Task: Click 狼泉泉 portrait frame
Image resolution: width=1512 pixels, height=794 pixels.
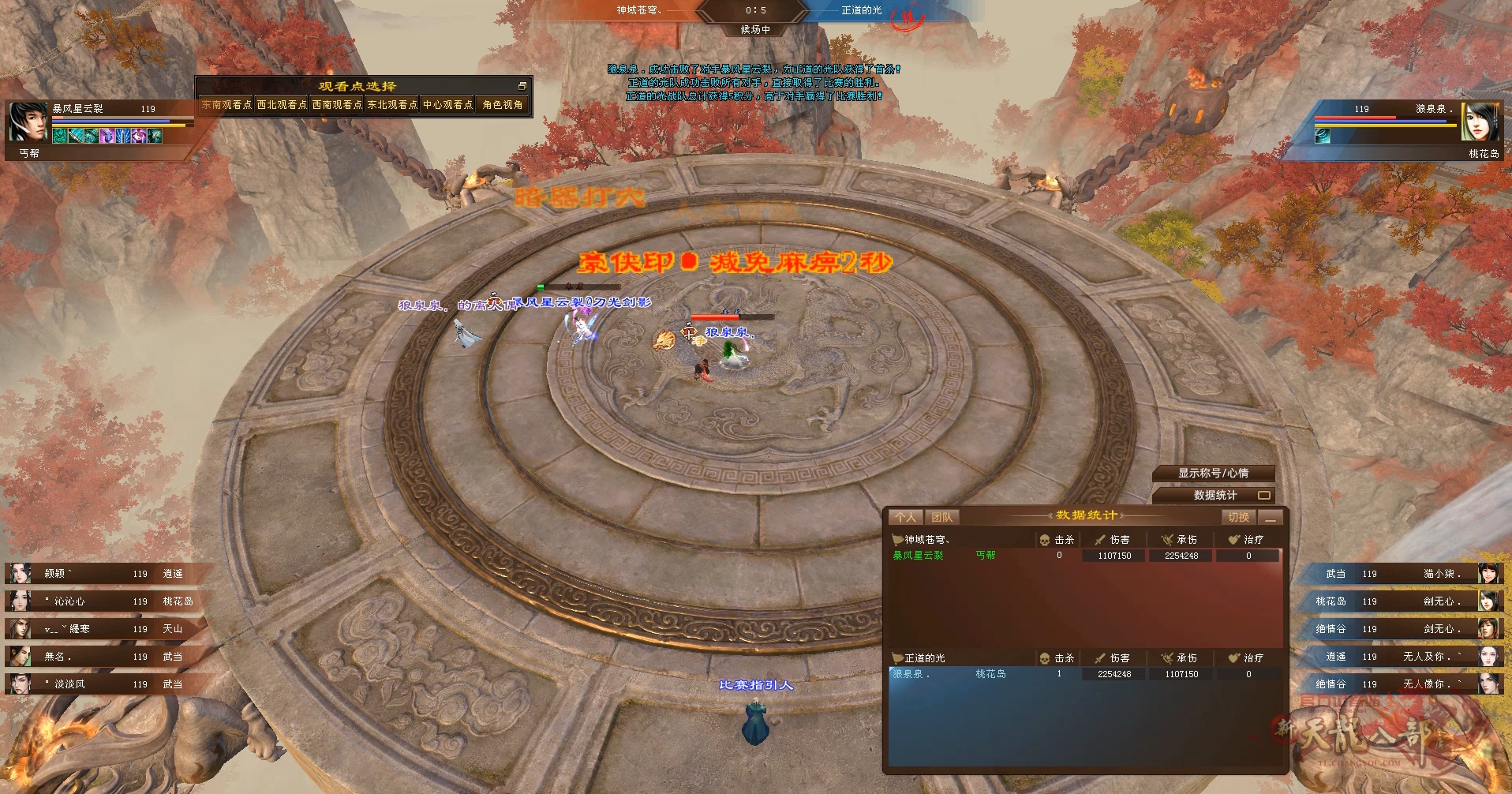Action: (x=1480, y=122)
